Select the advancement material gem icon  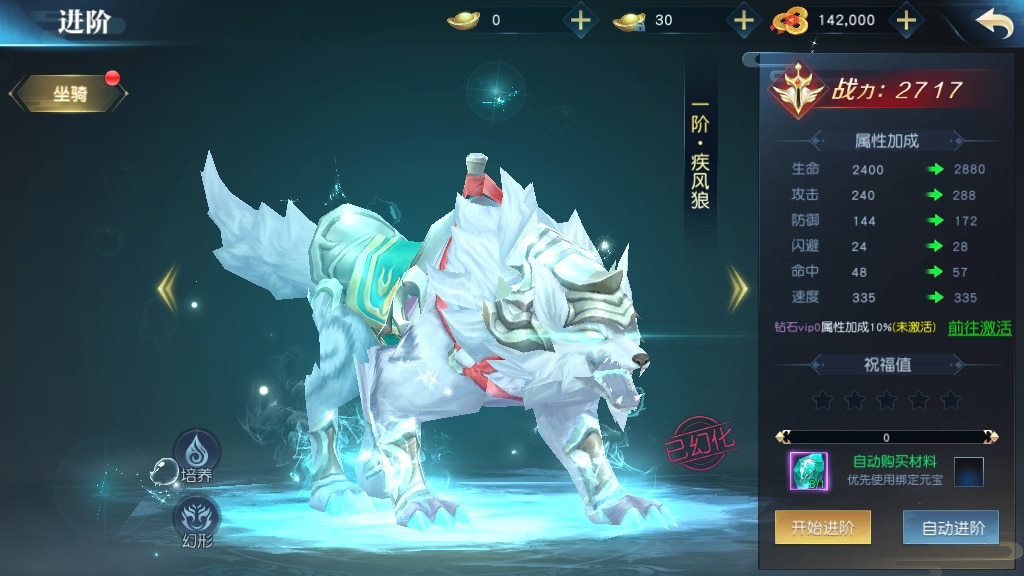[808, 471]
